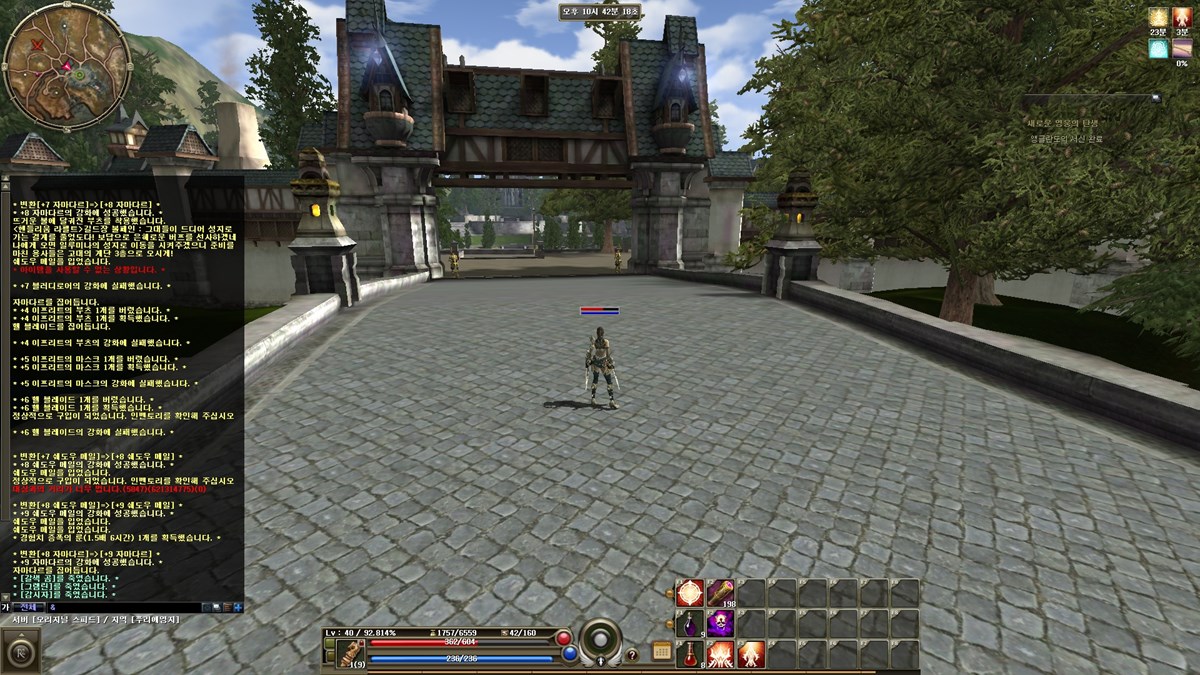Activate the glowing compass skill in the hotbar
This screenshot has height=675, width=1200.
pyautogui.click(x=690, y=593)
